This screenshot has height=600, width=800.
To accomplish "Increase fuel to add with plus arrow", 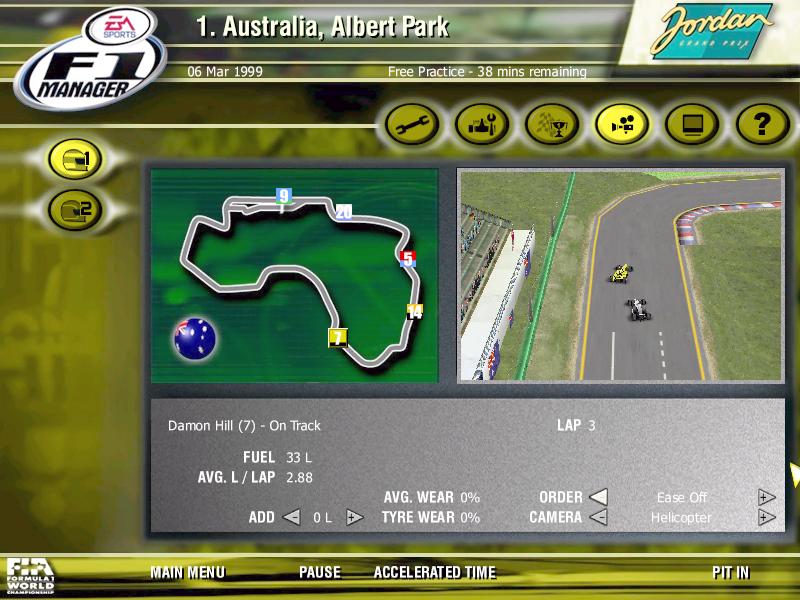I will coord(353,517).
